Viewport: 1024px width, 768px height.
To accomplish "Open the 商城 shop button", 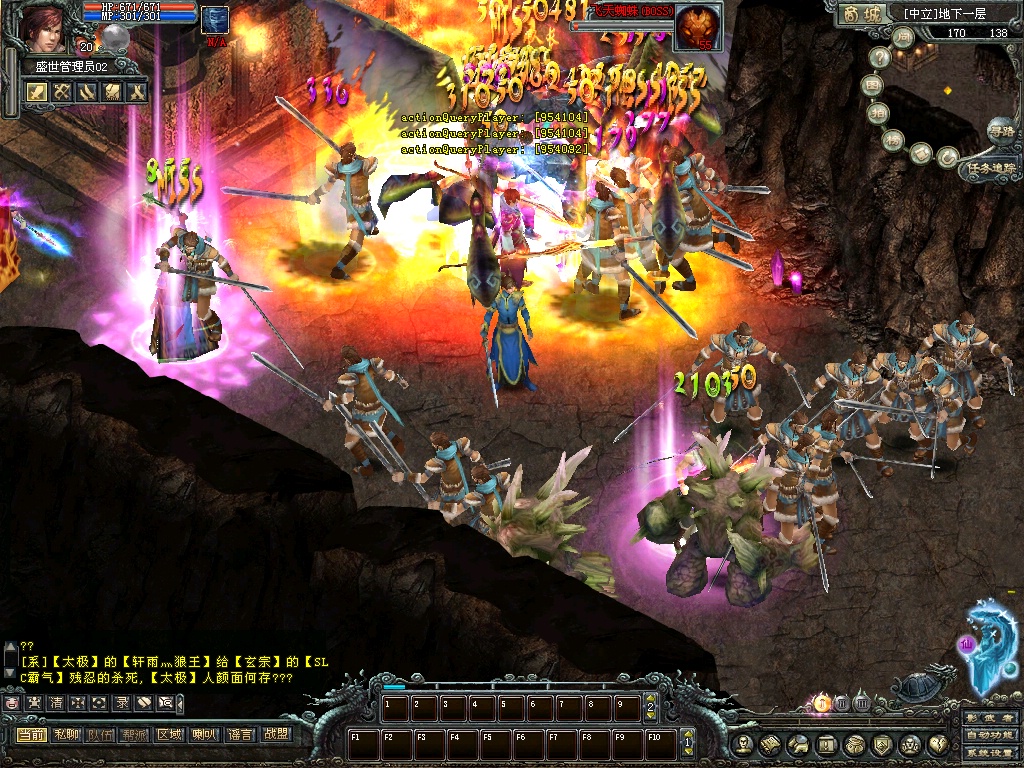I will 862,14.
